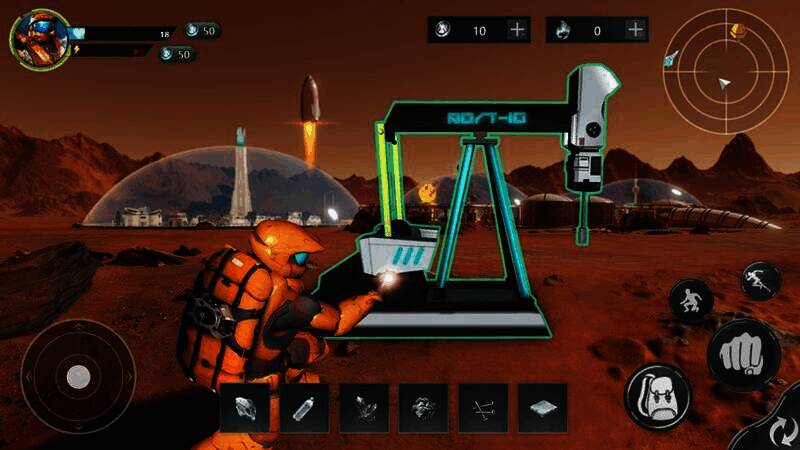Add more of the flame resource showing 0
This screenshot has width=800, height=450.
coord(634,30)
